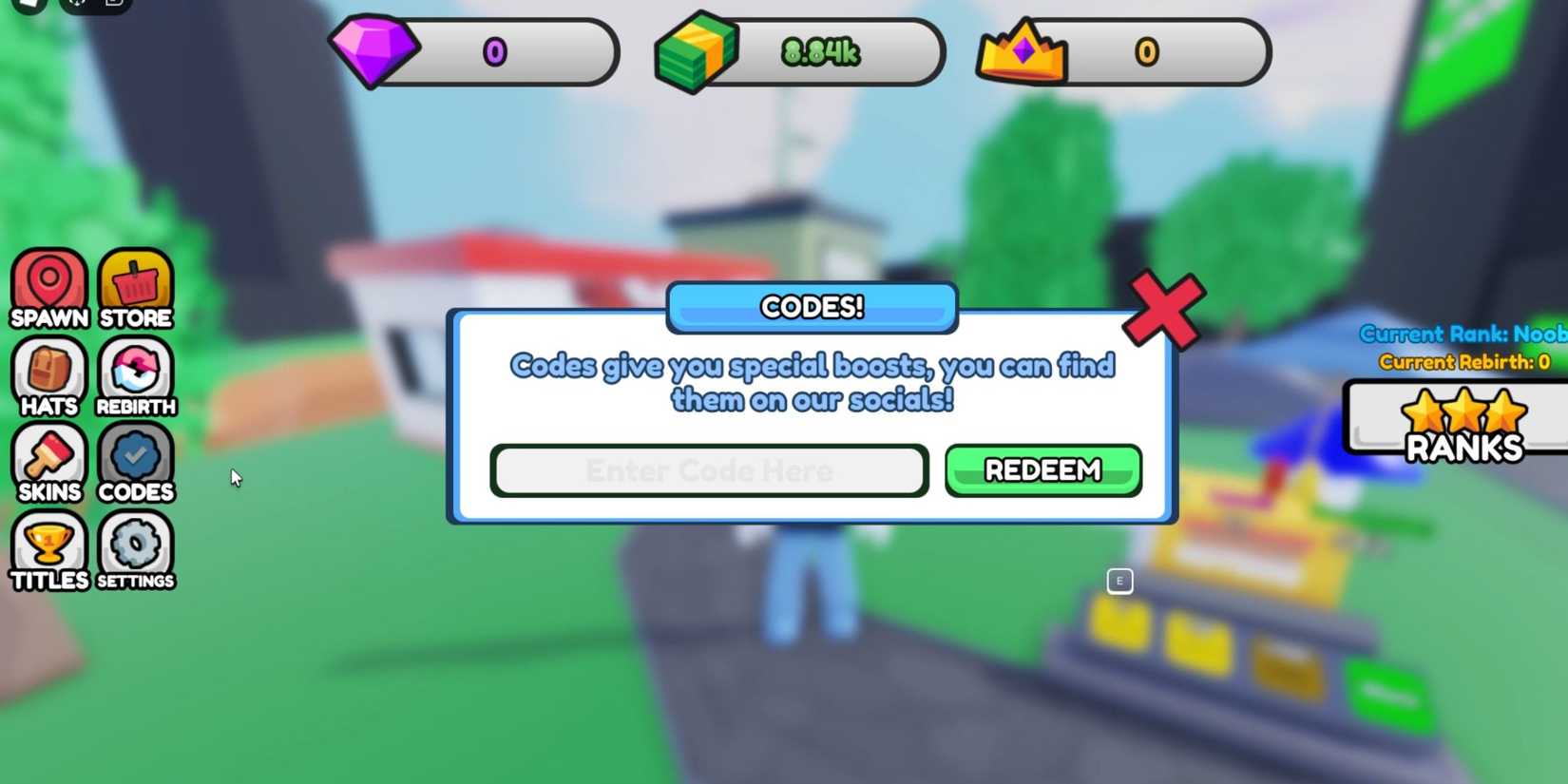Viewport: 1568px width, 784px height.
Task: Click the CODES! popup title banner
Action: pos(811,307)
